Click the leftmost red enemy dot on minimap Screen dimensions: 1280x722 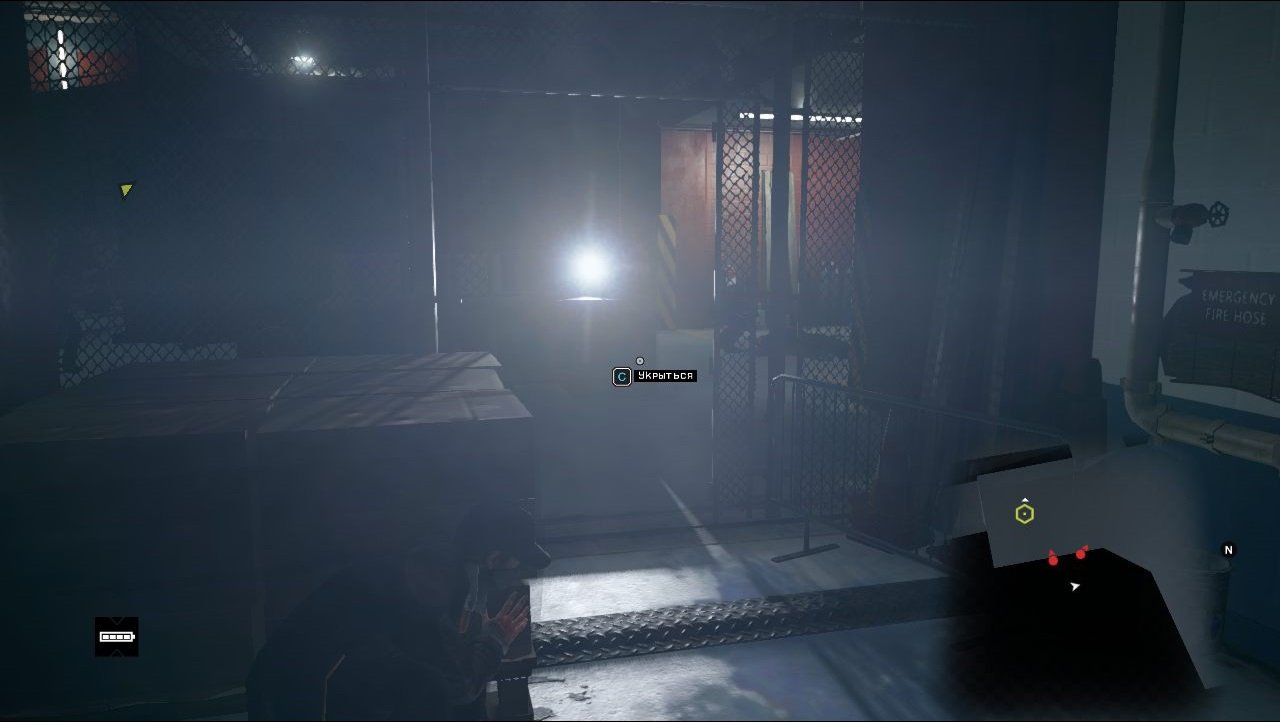[1053, 561]
